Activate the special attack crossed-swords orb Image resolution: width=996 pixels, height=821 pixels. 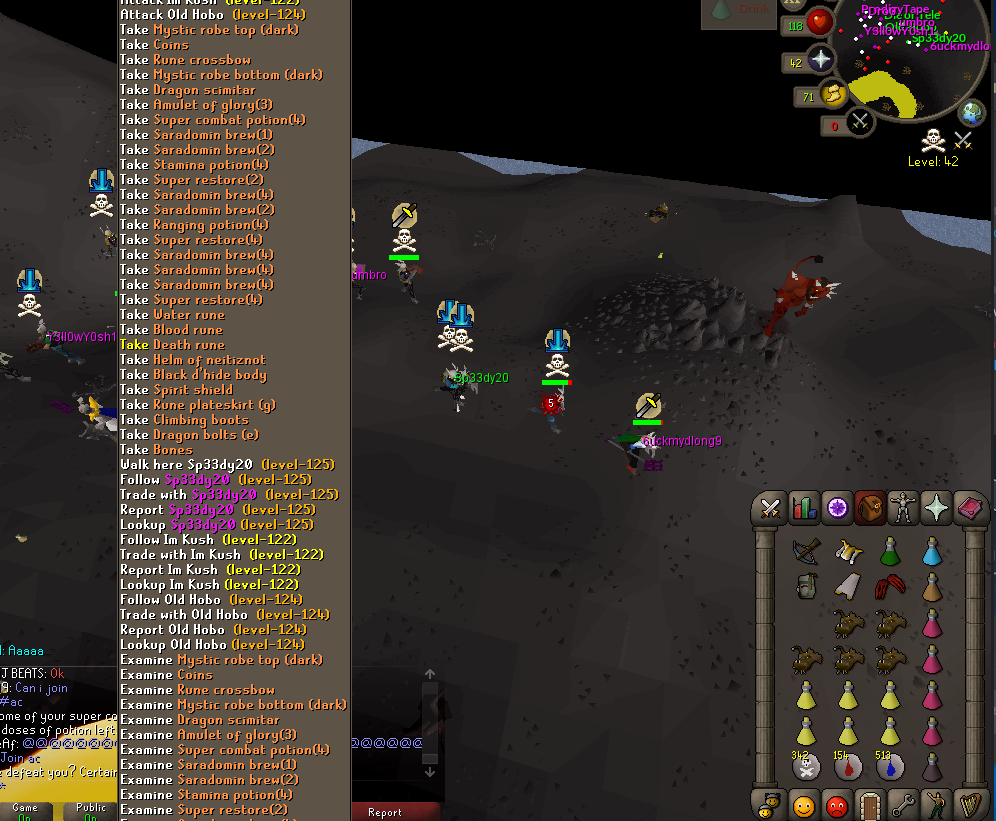pos(859,122)
